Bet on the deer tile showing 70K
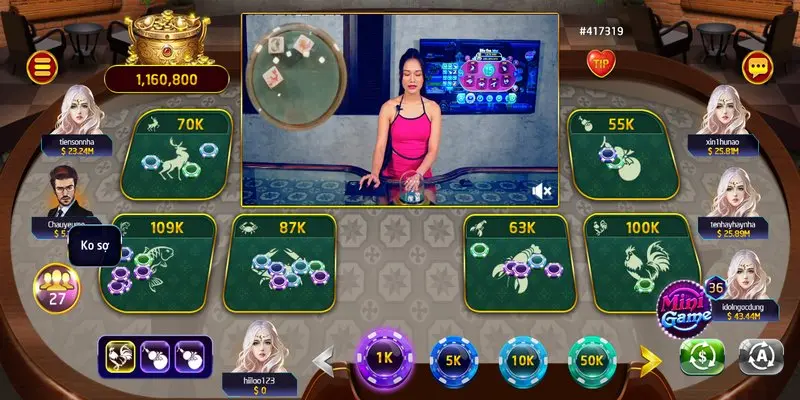The image size is (800, 400). coord(176,155)
